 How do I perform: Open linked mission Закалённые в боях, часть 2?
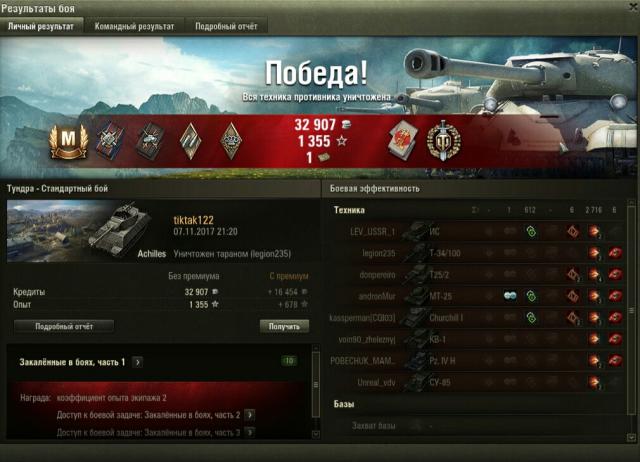point(249,414)
